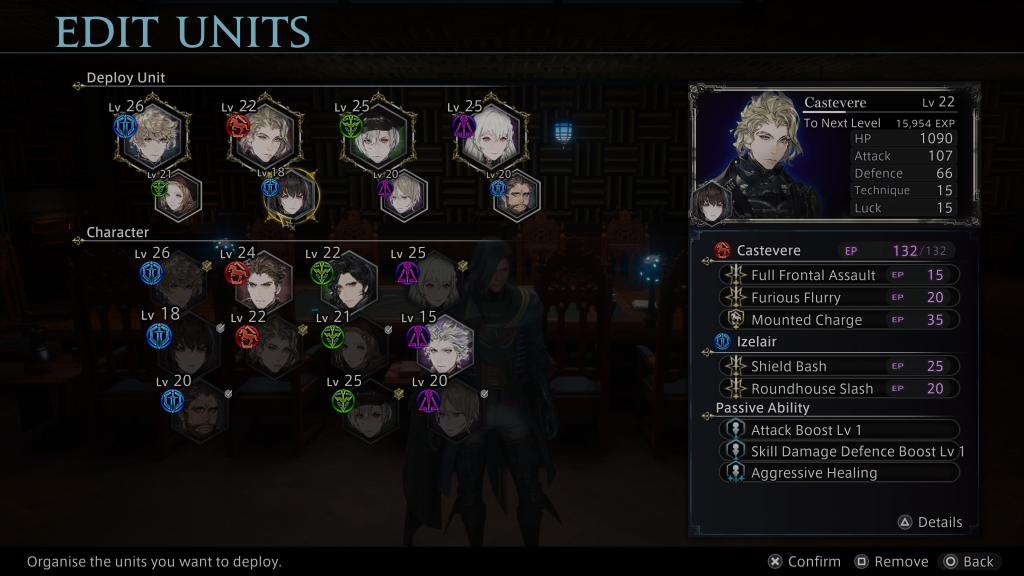Pick the Lv 22 green-class portrait in Character list
The height and width of the screenshot is (576, 1024).
[x=350, y=281]
